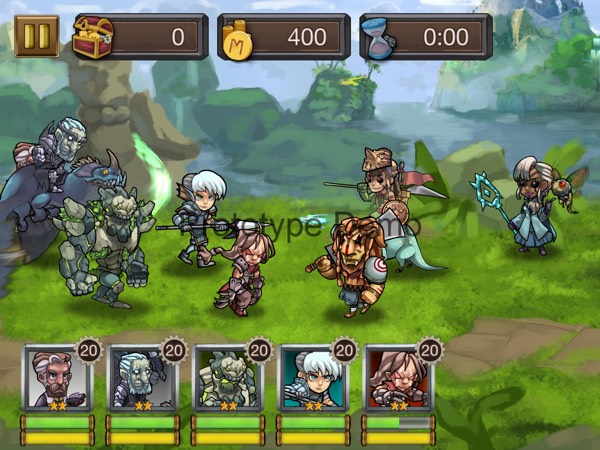The width and height of the screenshot is (600, 450).
Task: Activate the stone golem hero portrait
Action: [228, 379]
